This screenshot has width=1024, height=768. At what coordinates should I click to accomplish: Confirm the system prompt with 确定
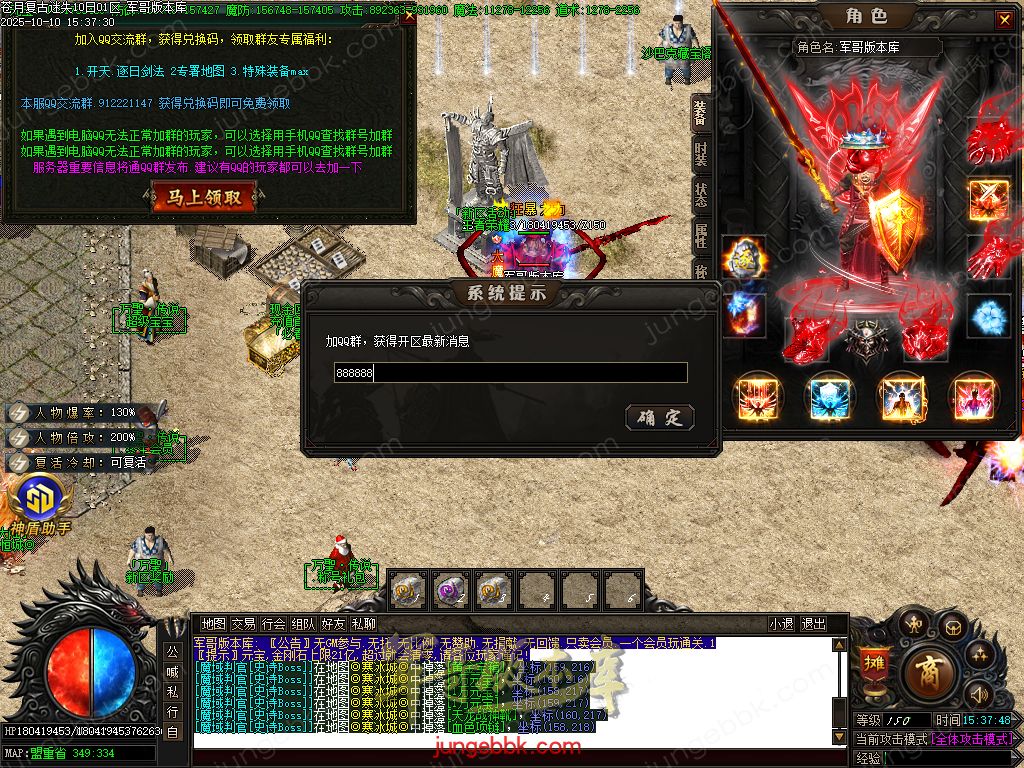pos(659,418)
